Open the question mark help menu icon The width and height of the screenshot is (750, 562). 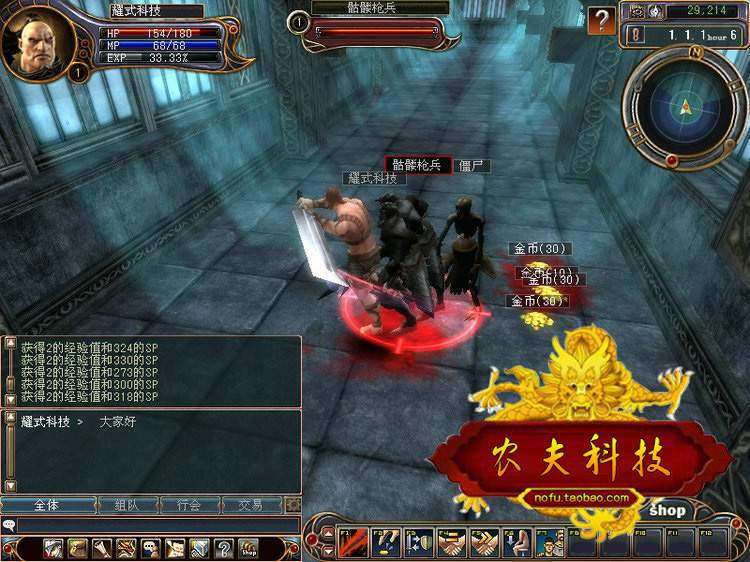point(224,548)
